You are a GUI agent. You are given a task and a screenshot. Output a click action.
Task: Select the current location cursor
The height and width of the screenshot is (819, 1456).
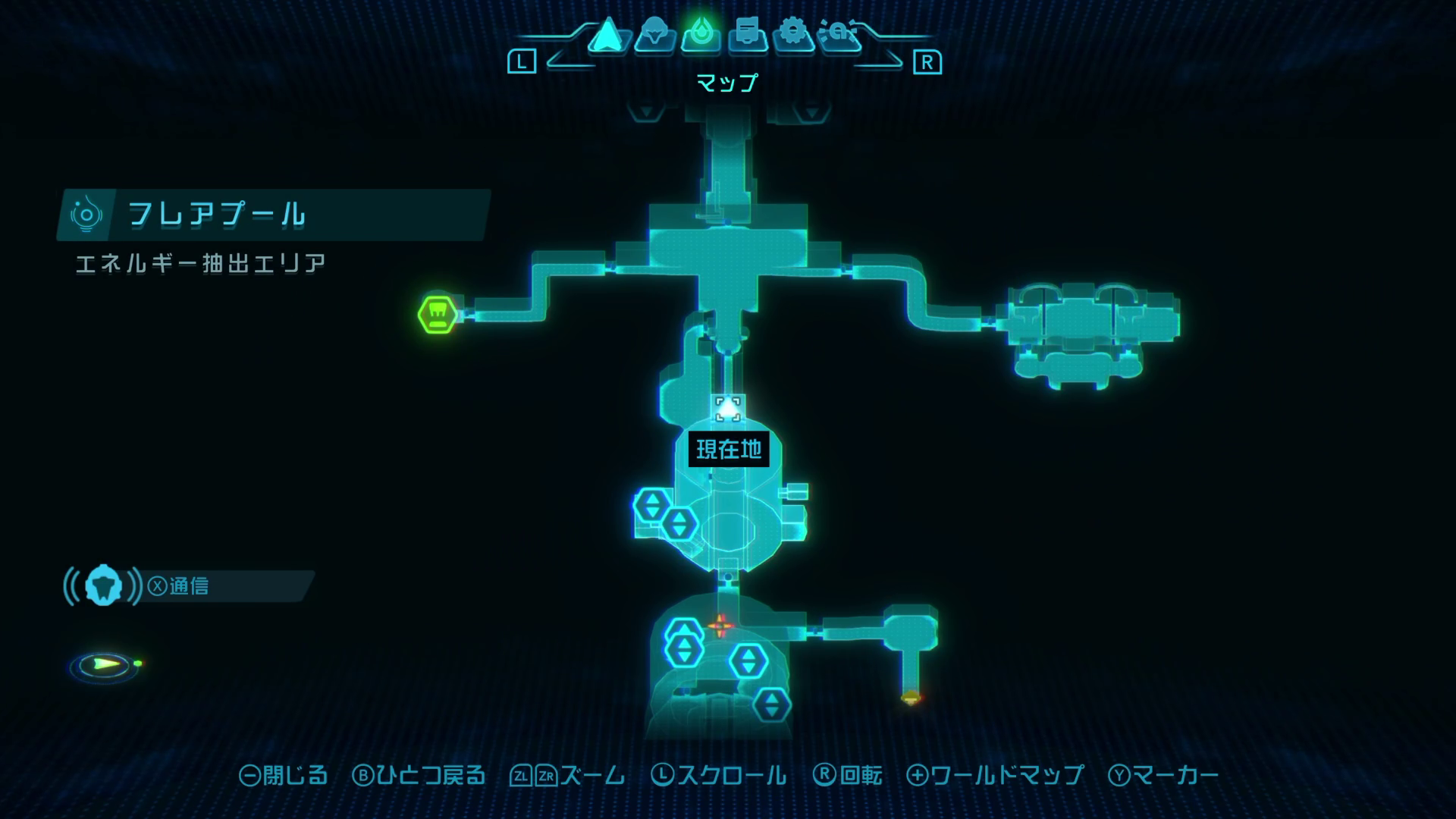coord(728,409)
